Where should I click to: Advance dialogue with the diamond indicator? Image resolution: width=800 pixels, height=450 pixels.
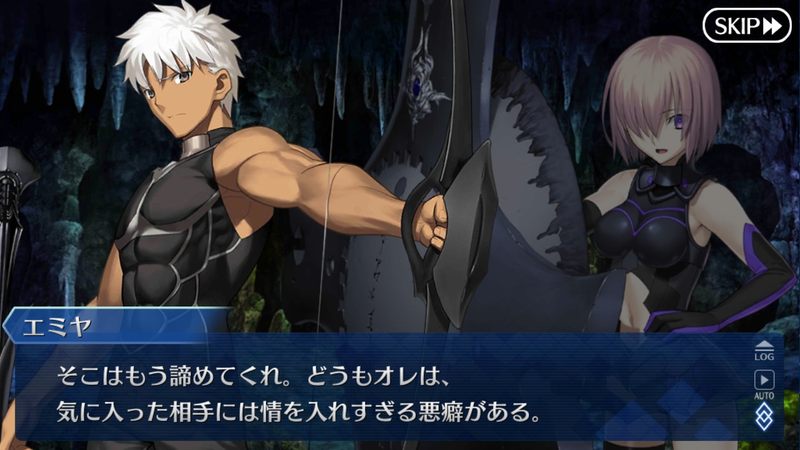764,416
